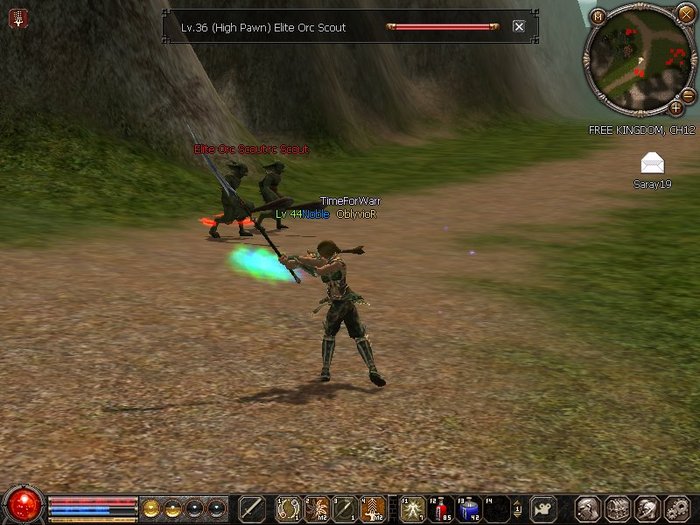Open the gear settings menu
The width and height of the screenshot is (700, 525).
(675, 508)
